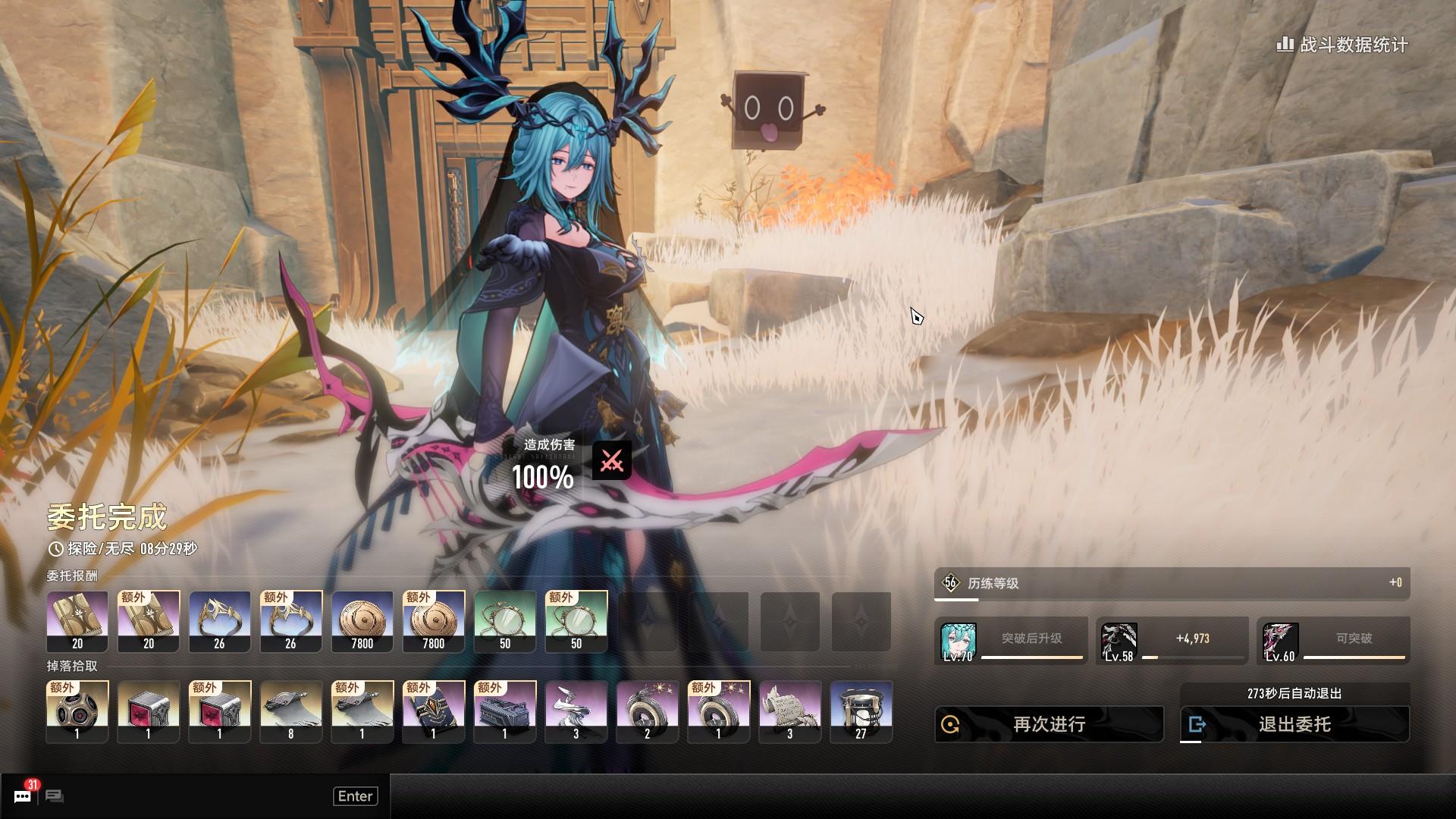The height and width of the screenshot is (819, 1456).
Task: Open the 战斗数据统计 battle statistics
Action: pyautogui.click(x=1342, y=45)
